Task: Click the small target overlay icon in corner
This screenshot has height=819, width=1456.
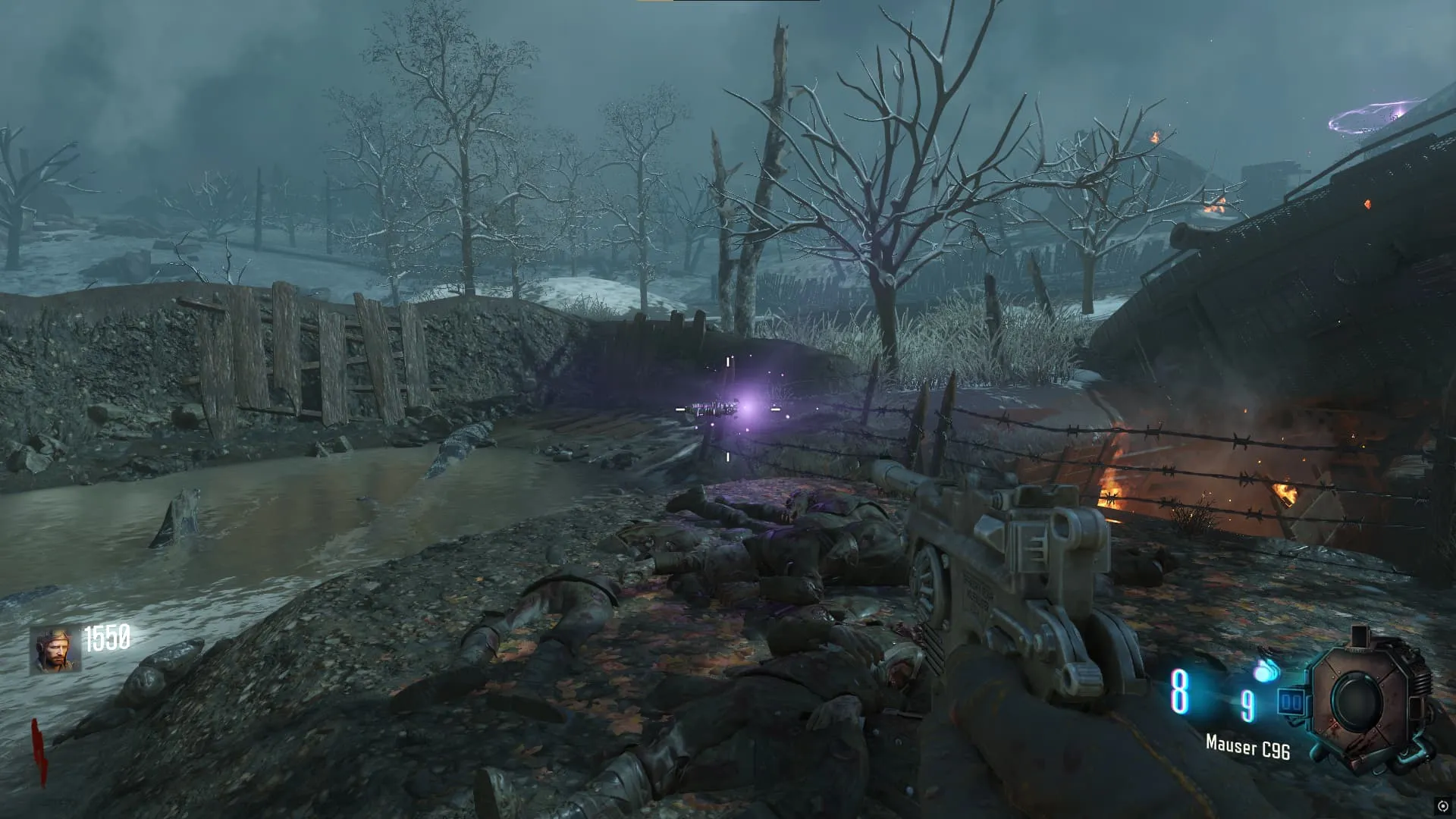Action: 1442,805
